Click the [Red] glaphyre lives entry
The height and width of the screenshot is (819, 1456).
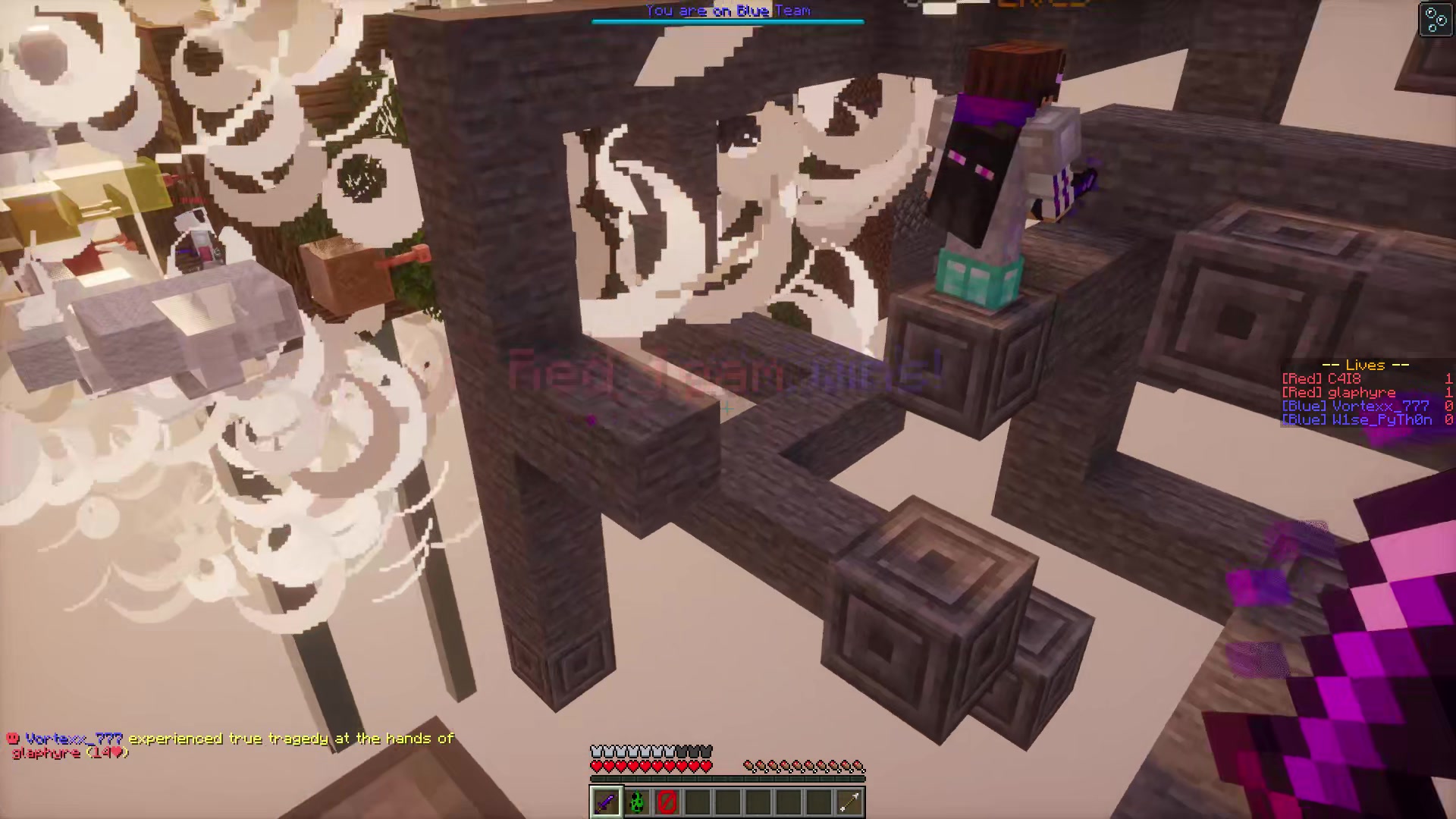click(x=1357, y=392)
